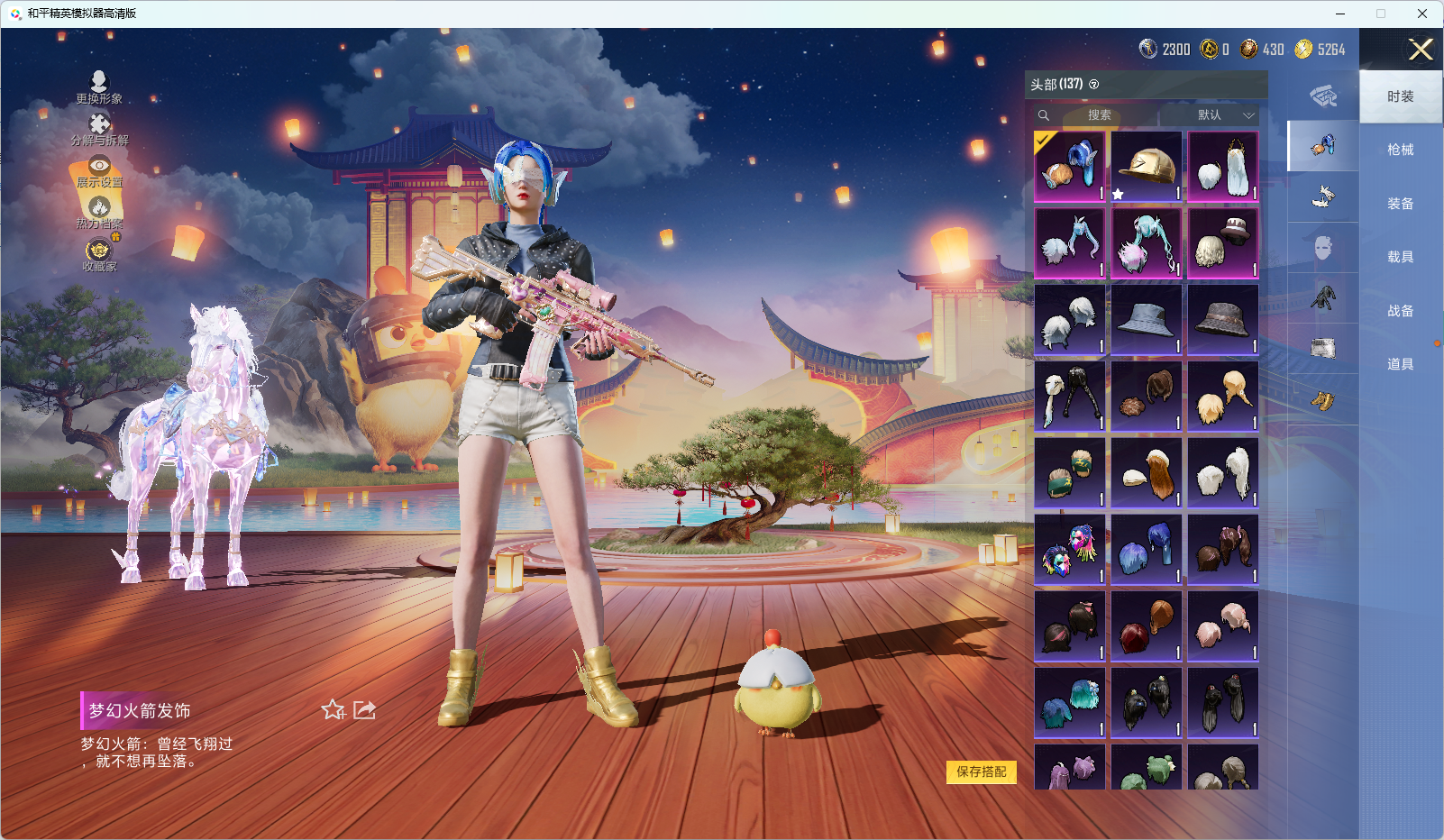The height and width of the screenshot is (840, 1444).
Task: Select the gold cap headwear item
Action: tap(1146, 167)
